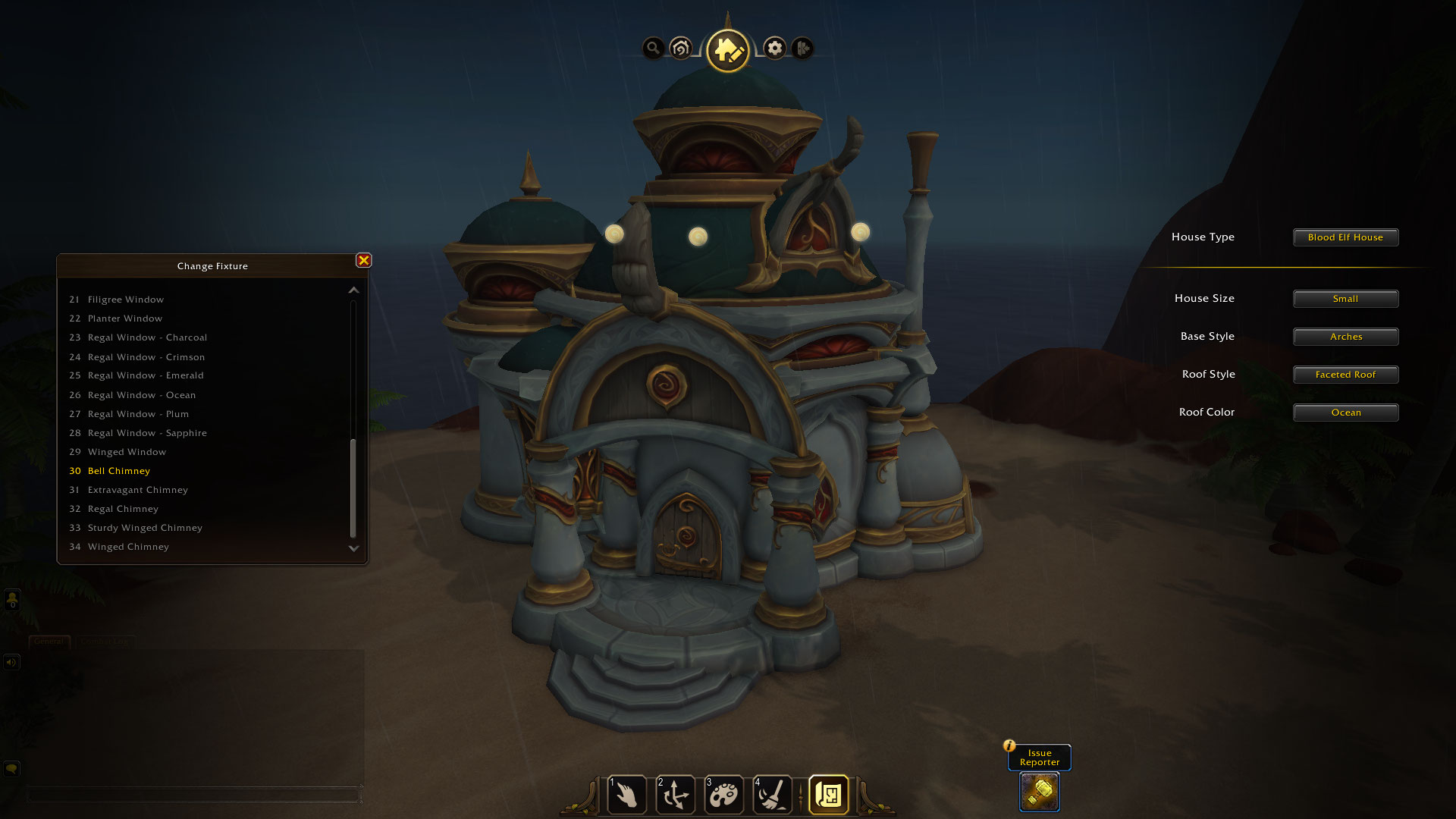Select Bell Chimney in the fixture list

click(118, 471)
